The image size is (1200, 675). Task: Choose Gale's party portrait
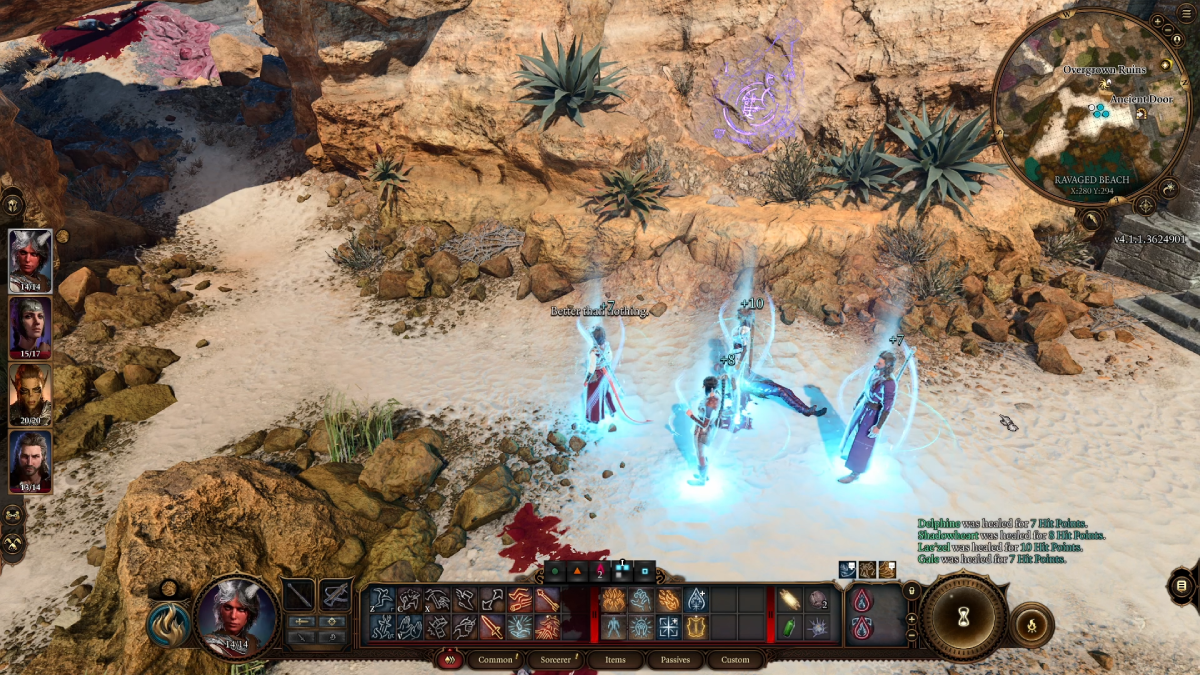coord(30,461)
